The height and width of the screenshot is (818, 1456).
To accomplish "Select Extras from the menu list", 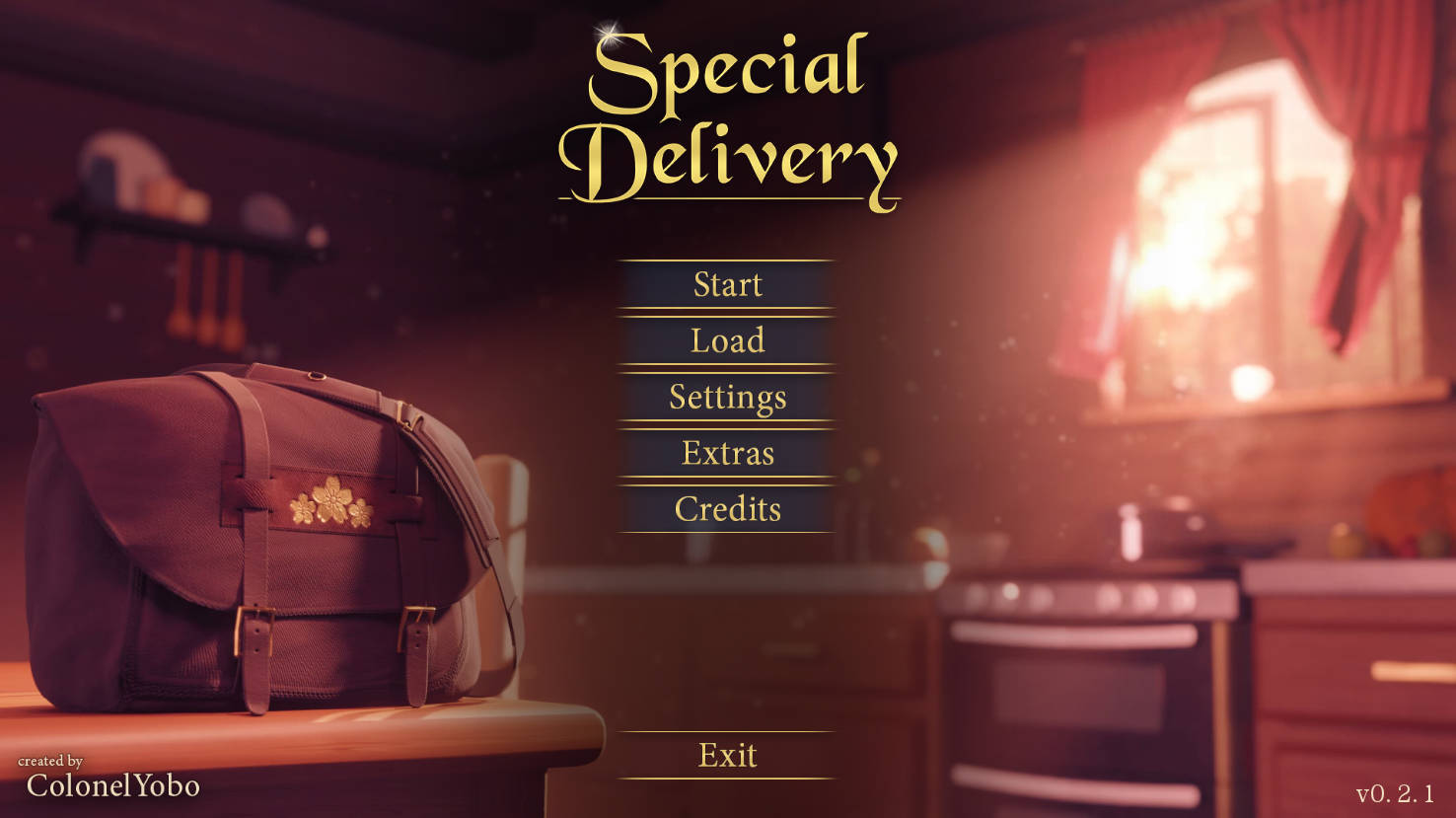I will 727,454.
